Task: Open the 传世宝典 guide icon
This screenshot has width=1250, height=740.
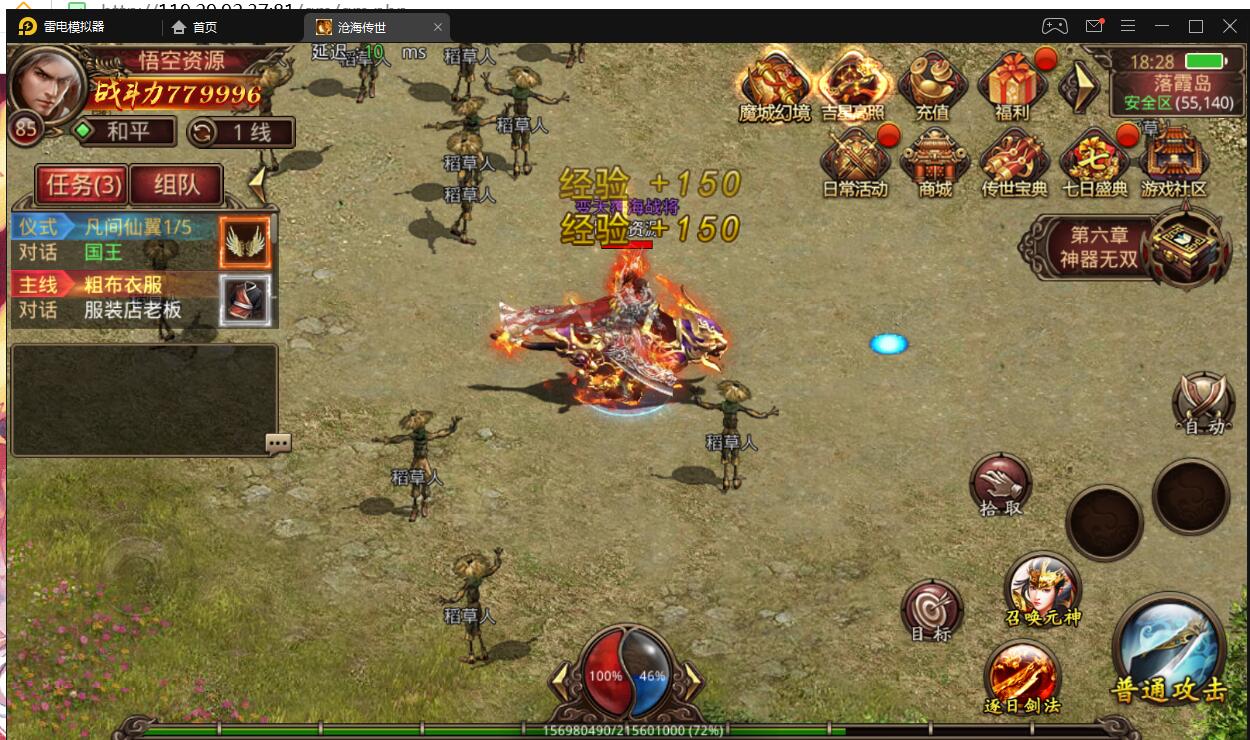Action: coord(1013,163)
